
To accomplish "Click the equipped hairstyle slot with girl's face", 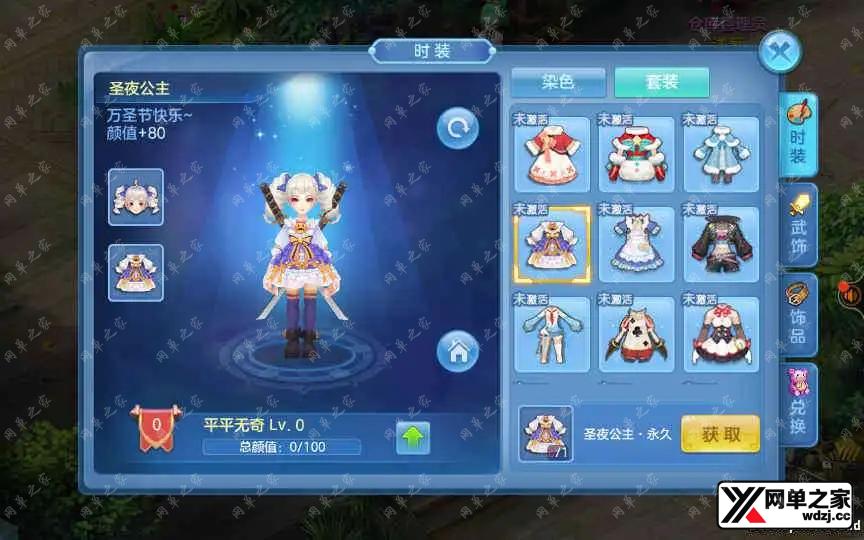I will tap(136, 197).
